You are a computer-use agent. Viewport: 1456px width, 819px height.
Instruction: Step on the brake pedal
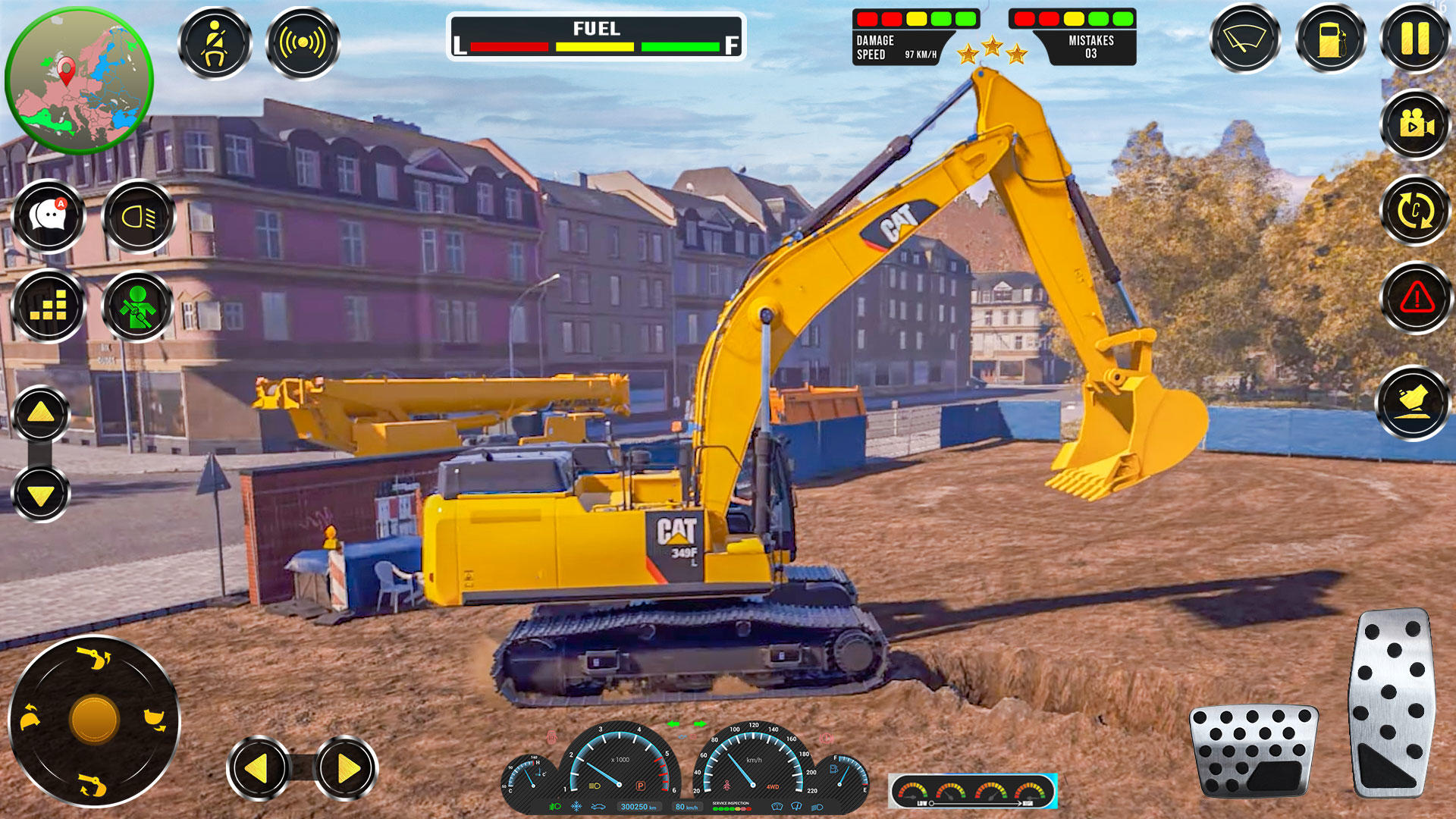[1254, 749]
